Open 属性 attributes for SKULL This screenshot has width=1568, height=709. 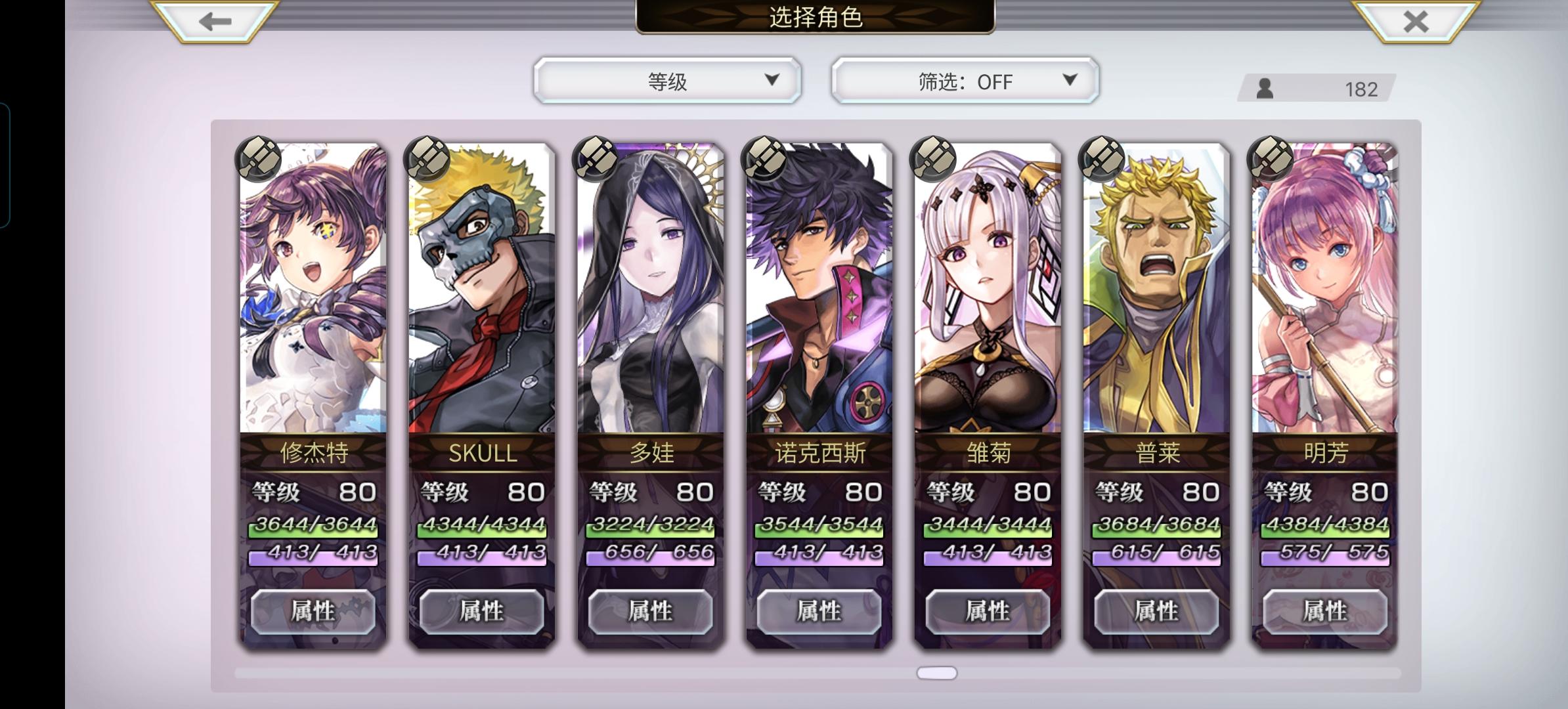click(482, 611)
